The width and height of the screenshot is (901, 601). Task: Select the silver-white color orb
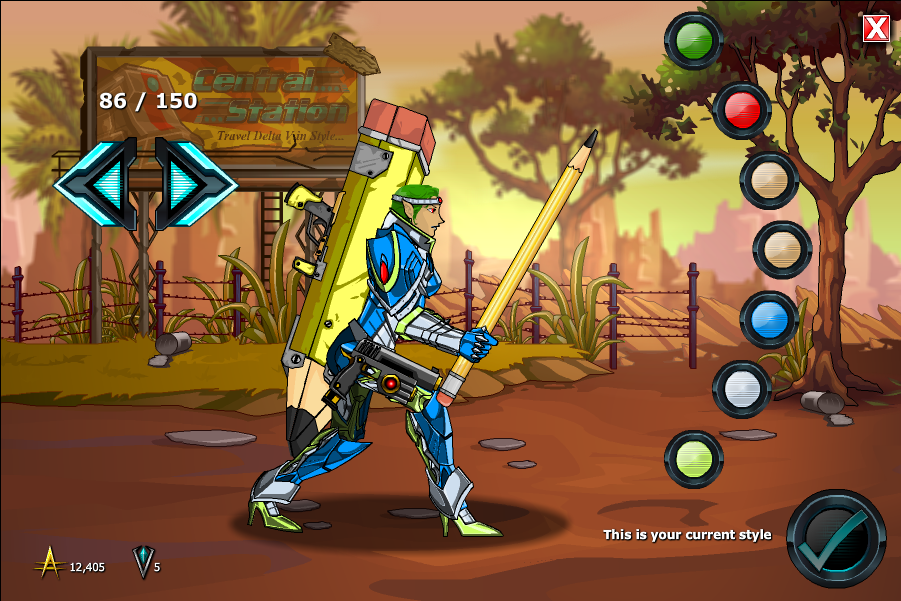tap(741, 389)
